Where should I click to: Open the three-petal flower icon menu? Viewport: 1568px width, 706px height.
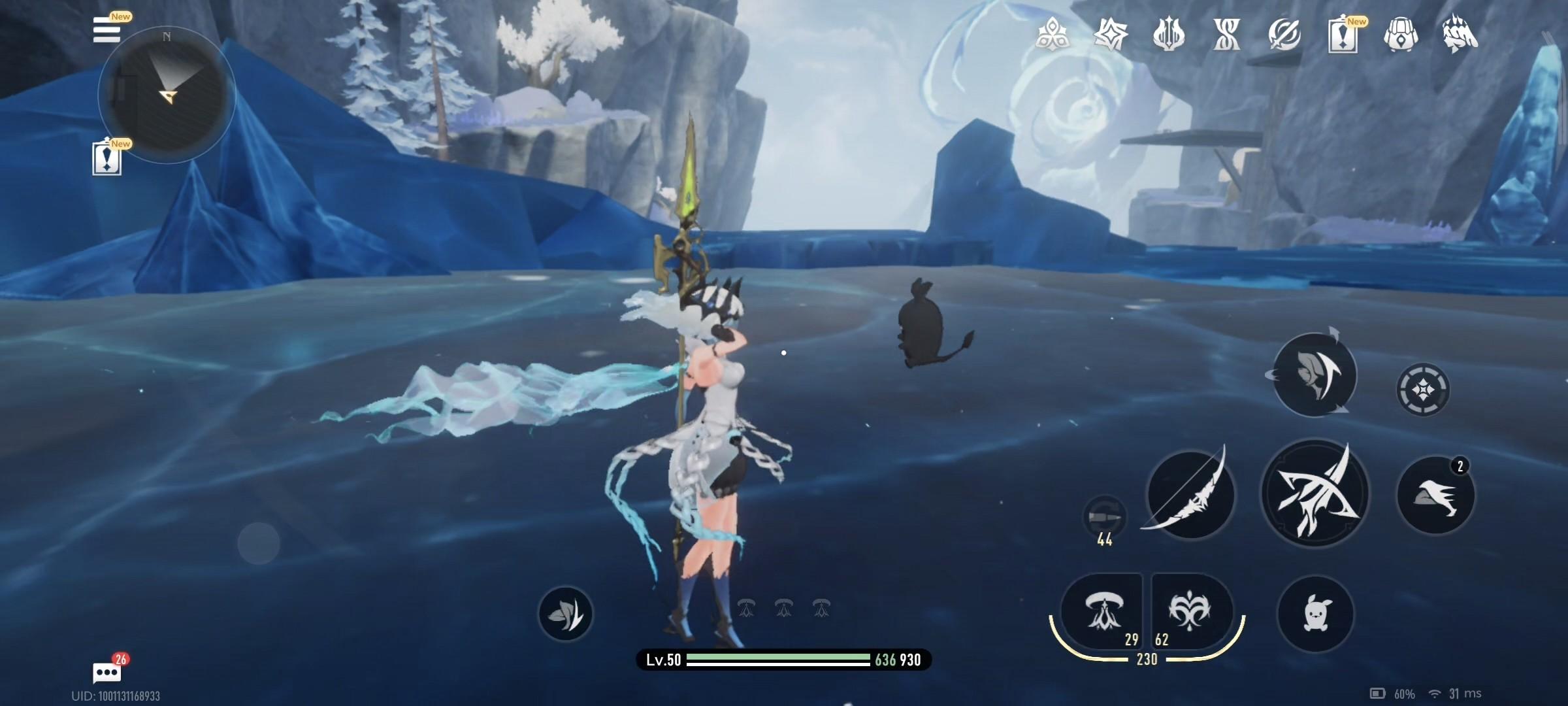click(1052, 34)
